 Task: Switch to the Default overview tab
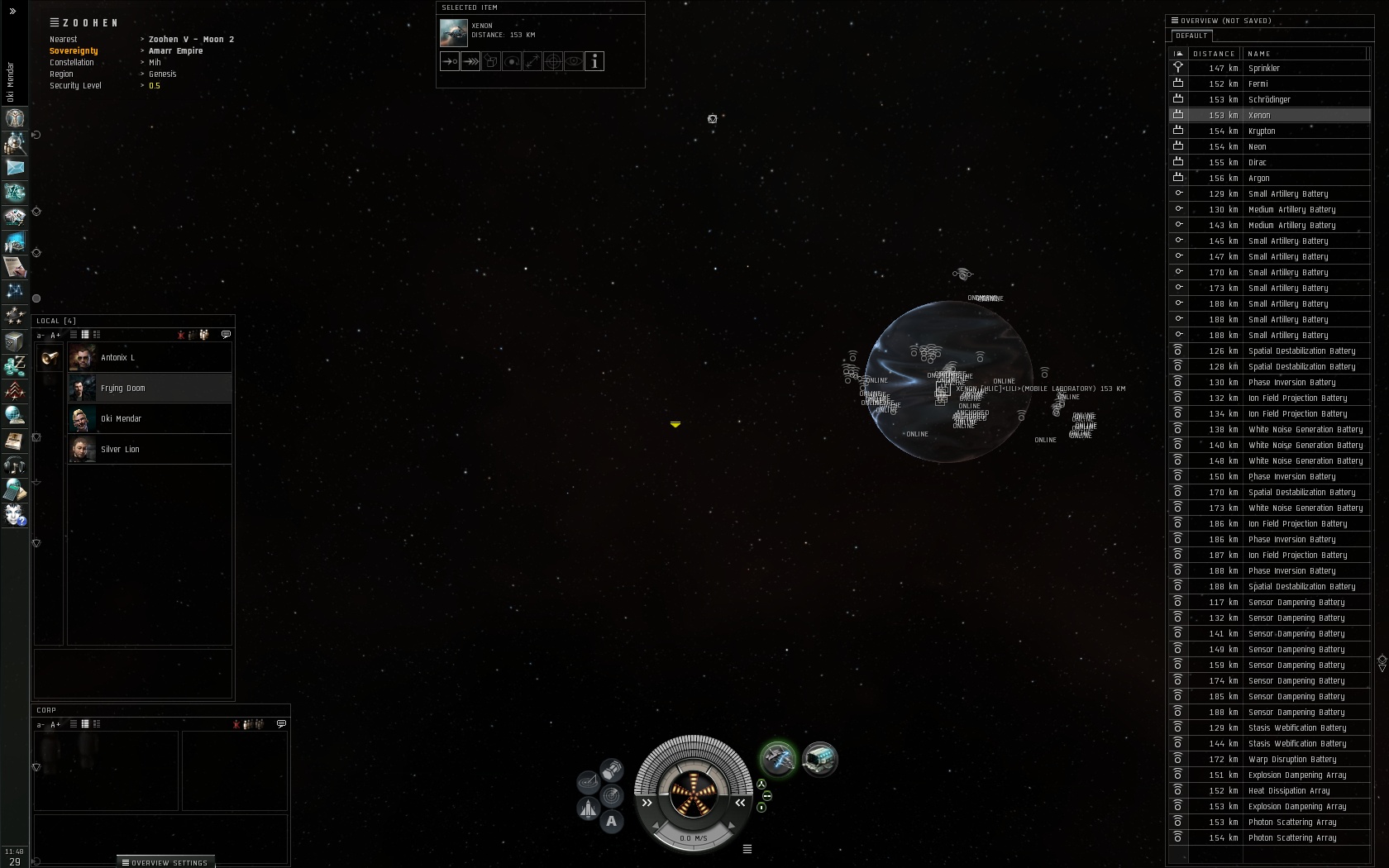pyautogui.click(x=1191, y=36)
